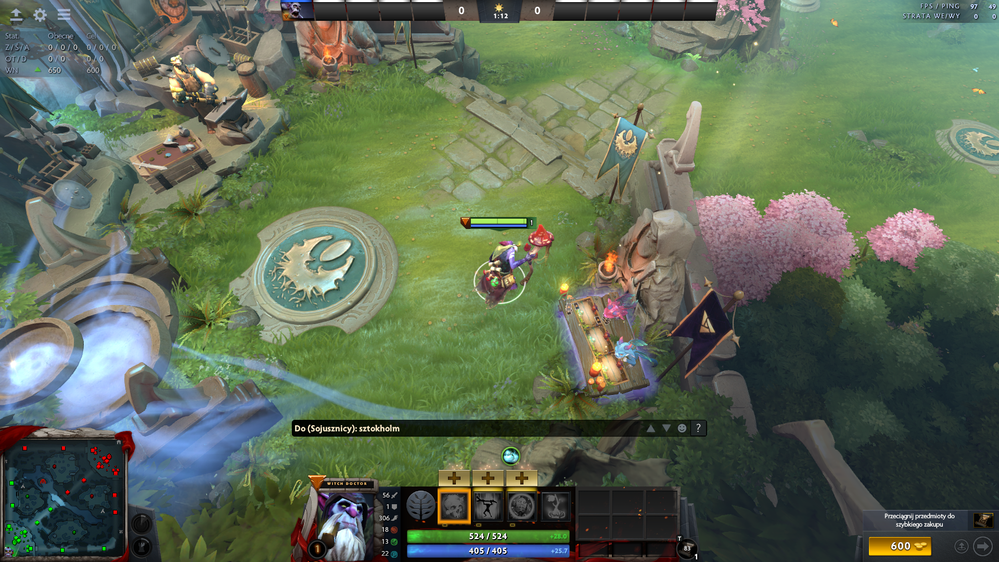Activate the Maledict ability
Image resolution: width=999 pixels, height=562 pixels.
(521, 506)
